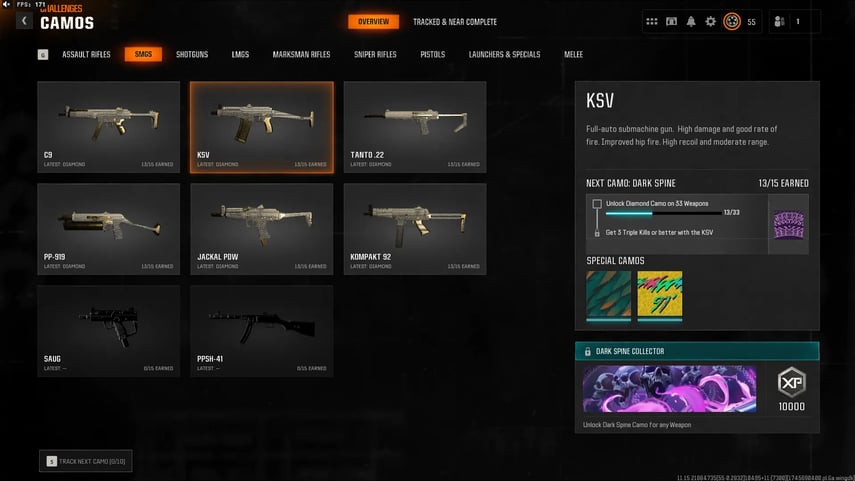Select the C9 weapon tile
Viewport: 855px width, 481px height.
pos(109,127)
